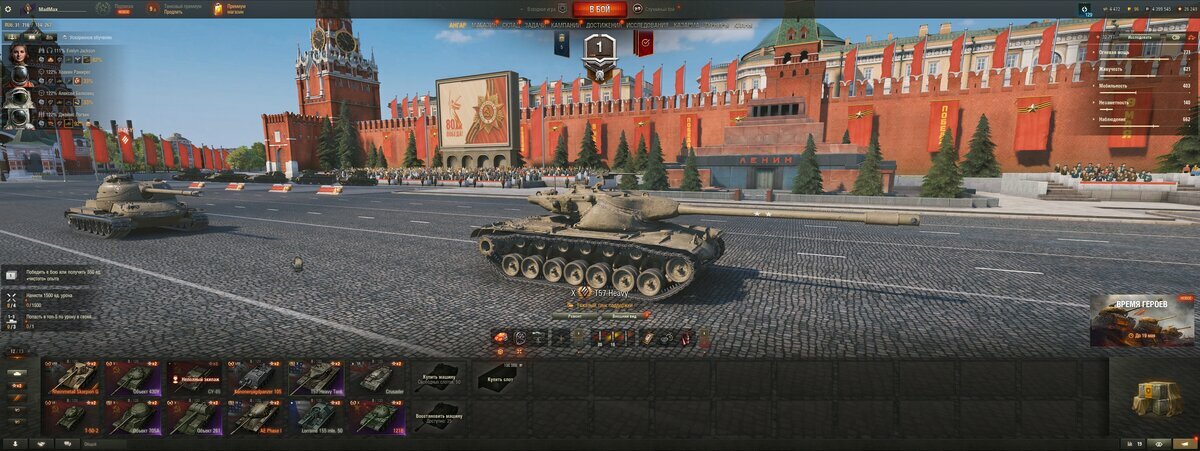Open the Внешний вид customization button
Screen dimensions: 1200x451
point(623,315)
